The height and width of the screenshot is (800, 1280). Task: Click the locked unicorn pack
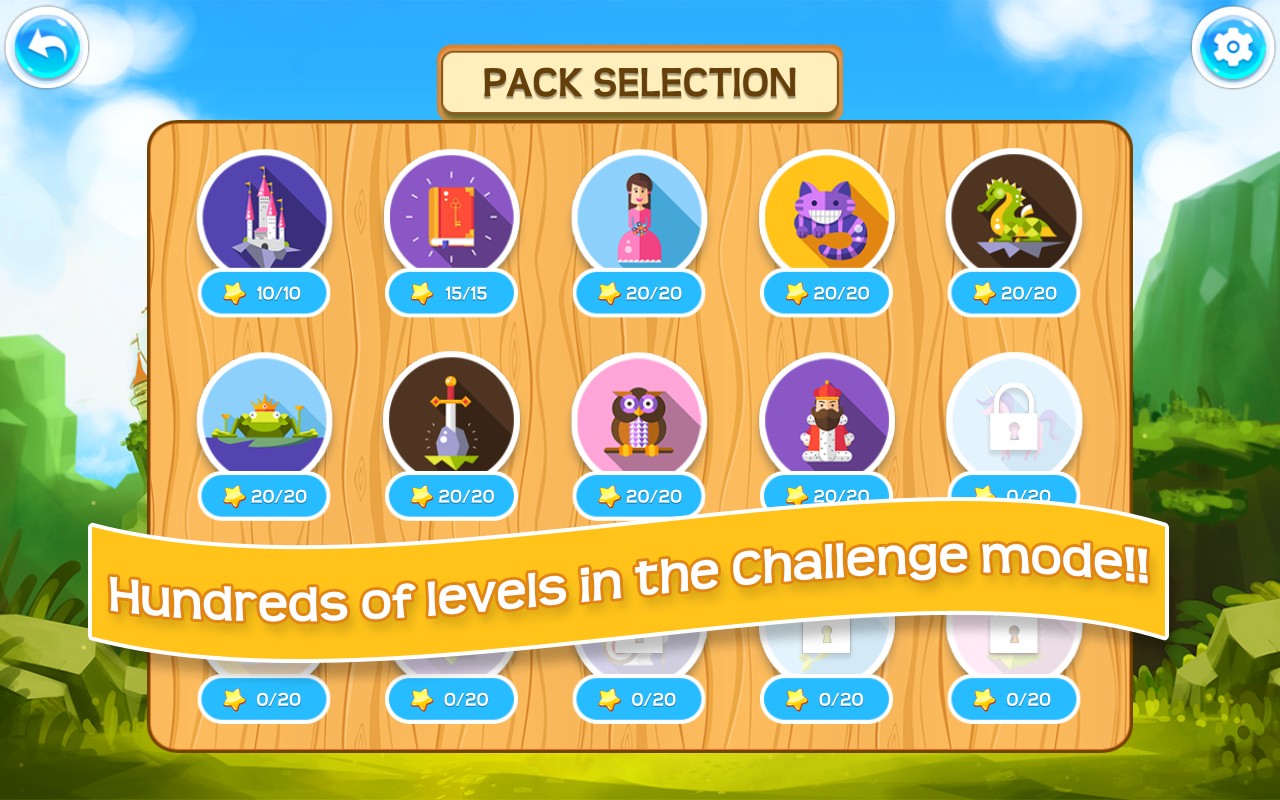1013,418
